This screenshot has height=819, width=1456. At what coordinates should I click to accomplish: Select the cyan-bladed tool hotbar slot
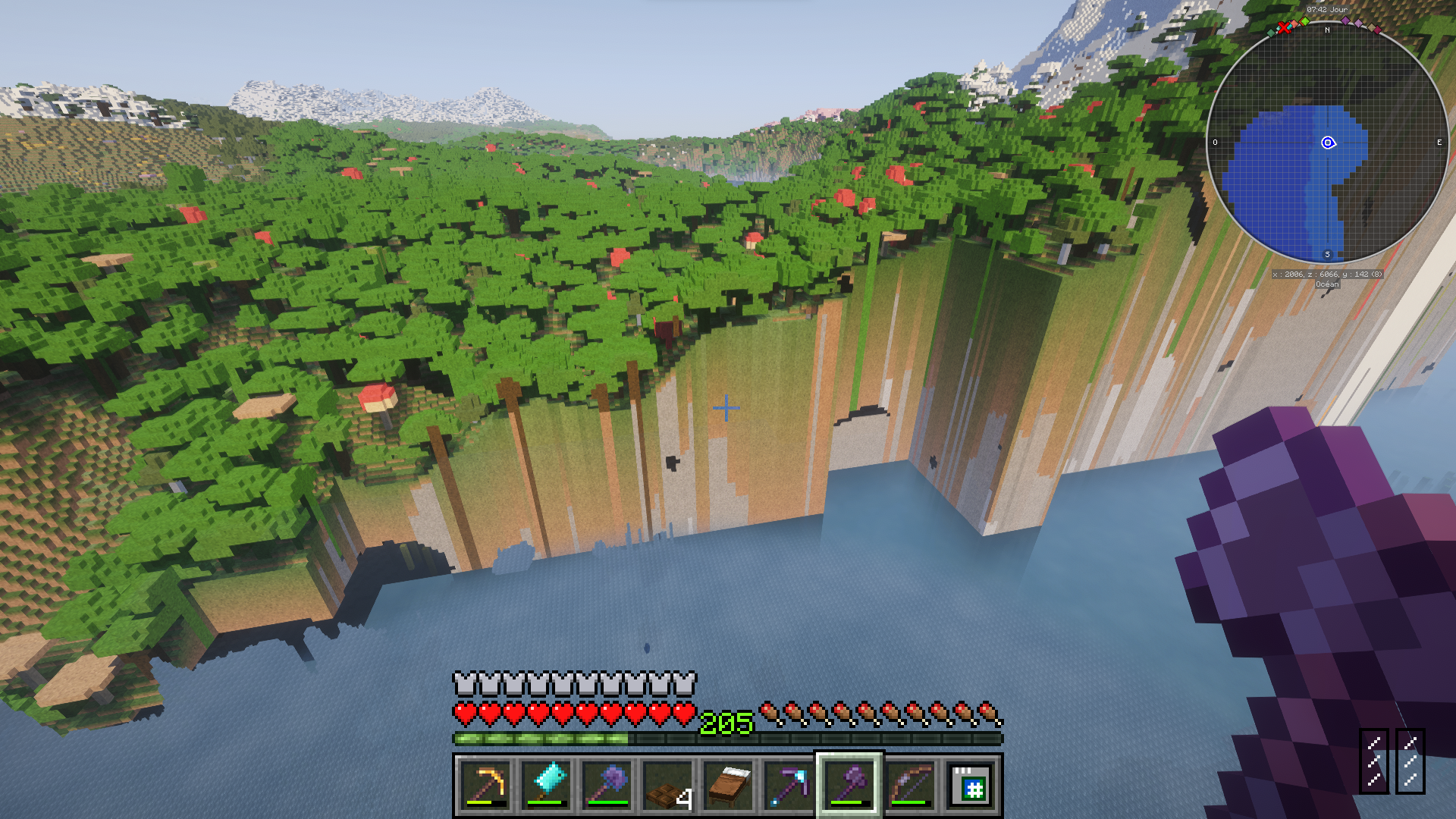tap(546, 786)
